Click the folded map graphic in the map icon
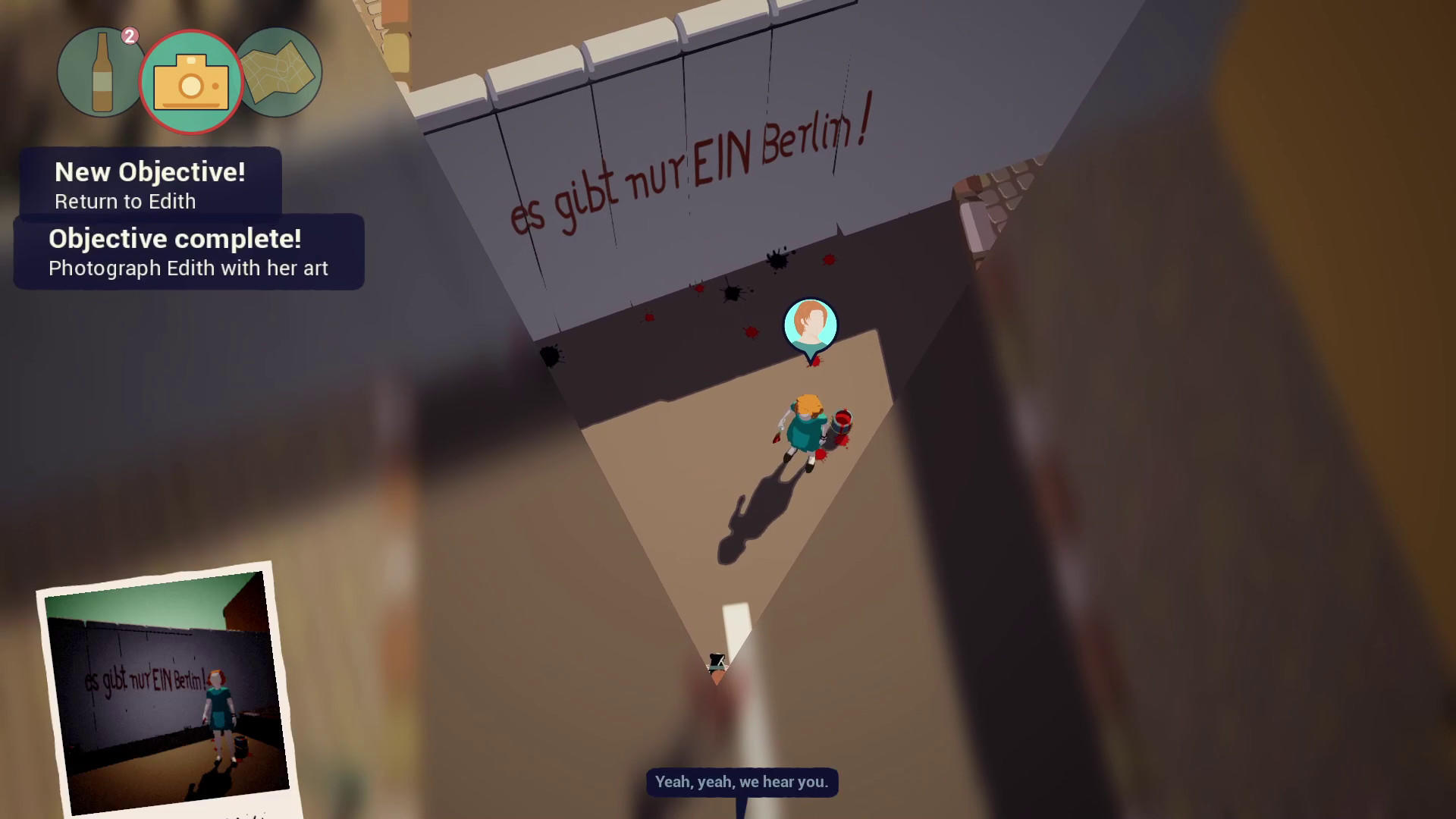This screenshot has height=819, width=1456. point(278,72)
